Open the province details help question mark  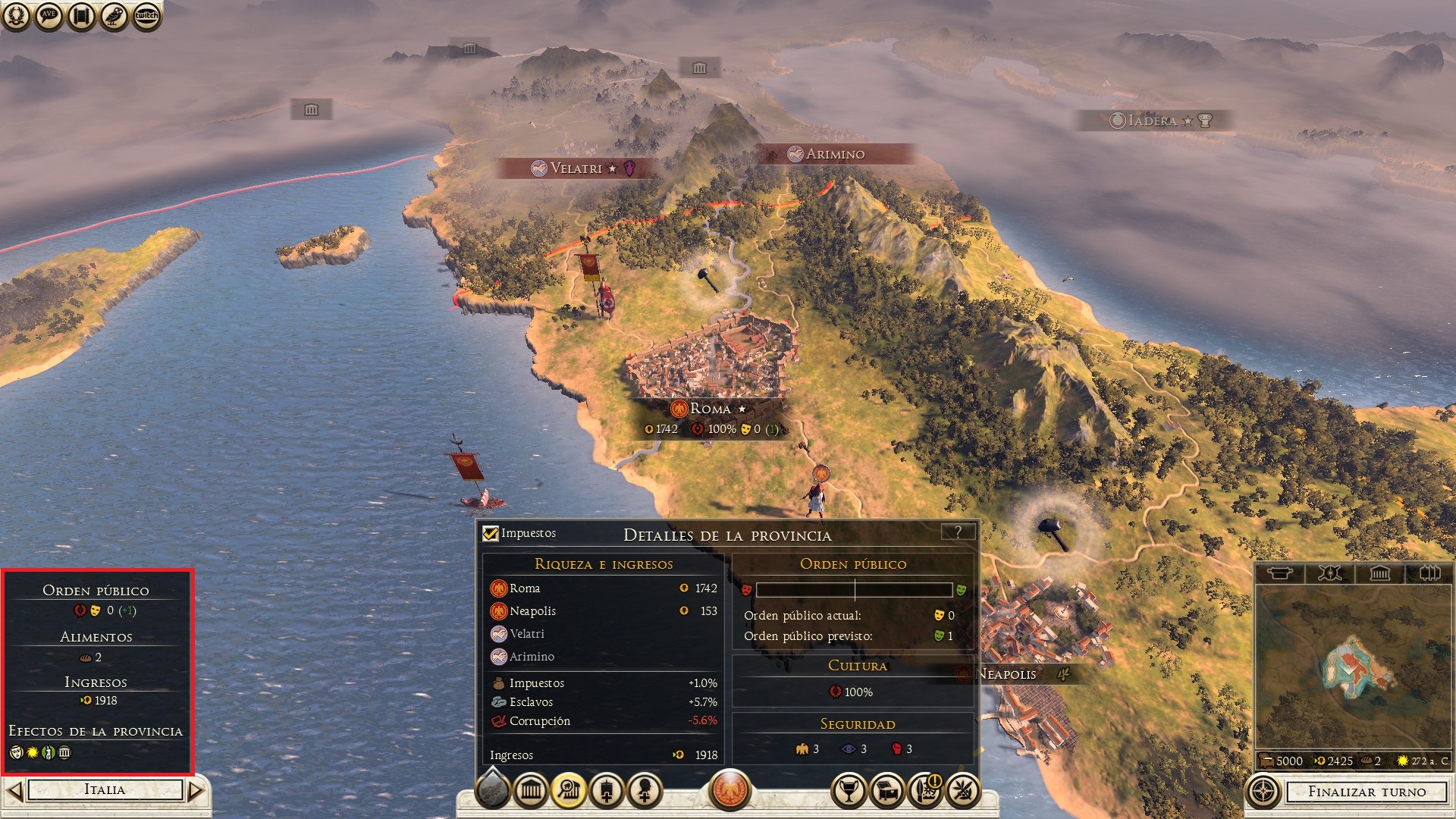click(x=958, y=532)
